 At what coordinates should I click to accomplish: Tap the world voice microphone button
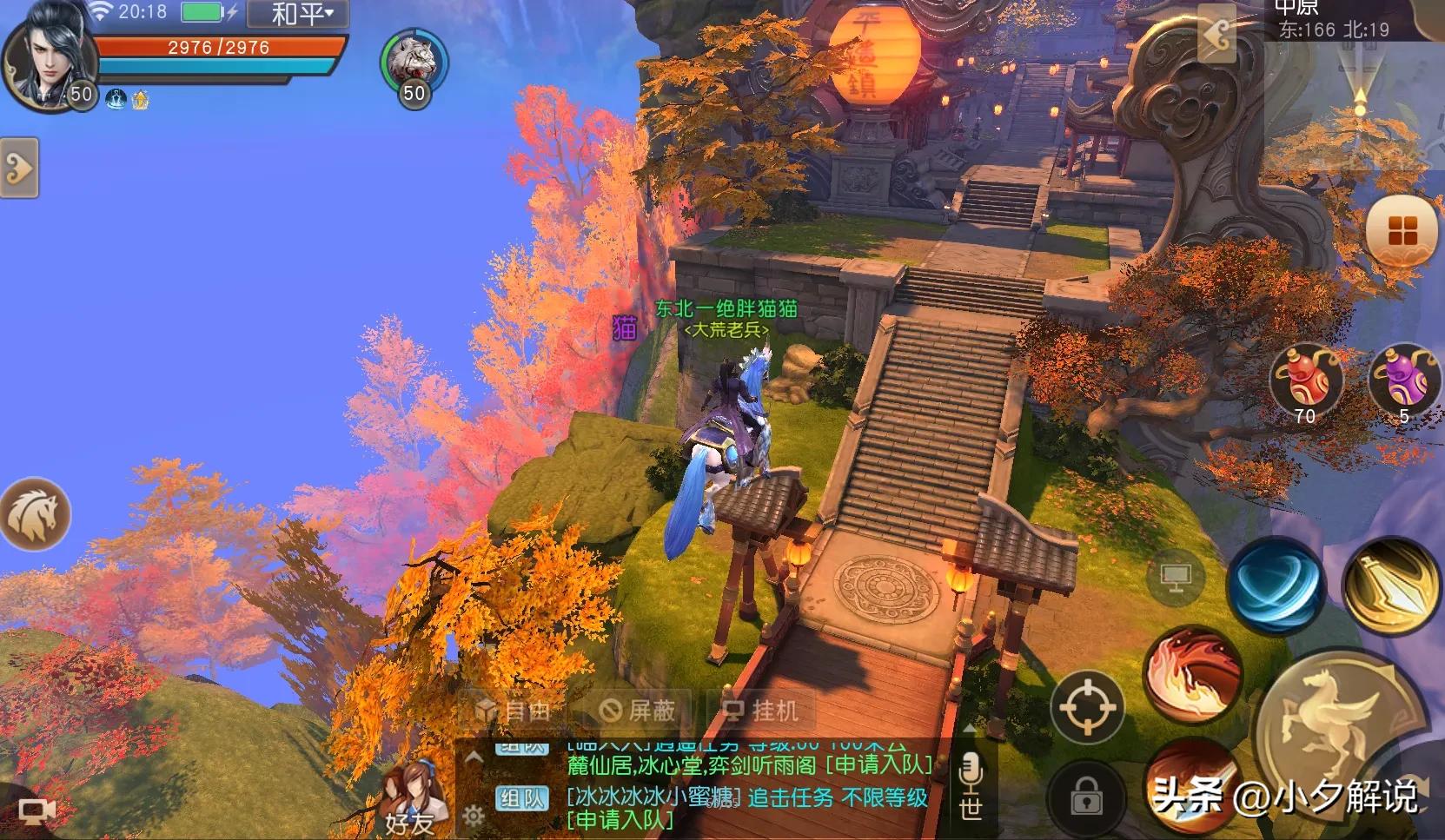(971, 787)
